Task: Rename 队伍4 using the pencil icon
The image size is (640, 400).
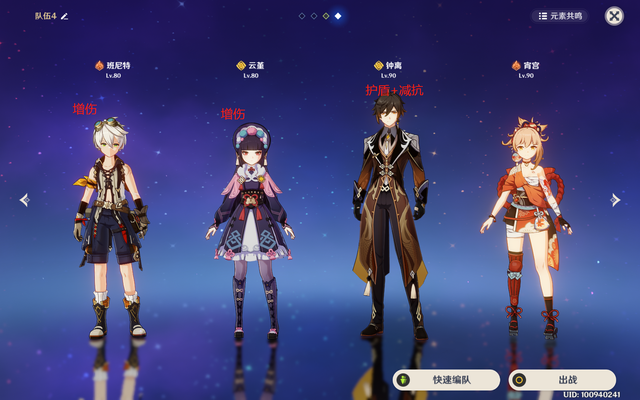Action: (x=65, y=16)
